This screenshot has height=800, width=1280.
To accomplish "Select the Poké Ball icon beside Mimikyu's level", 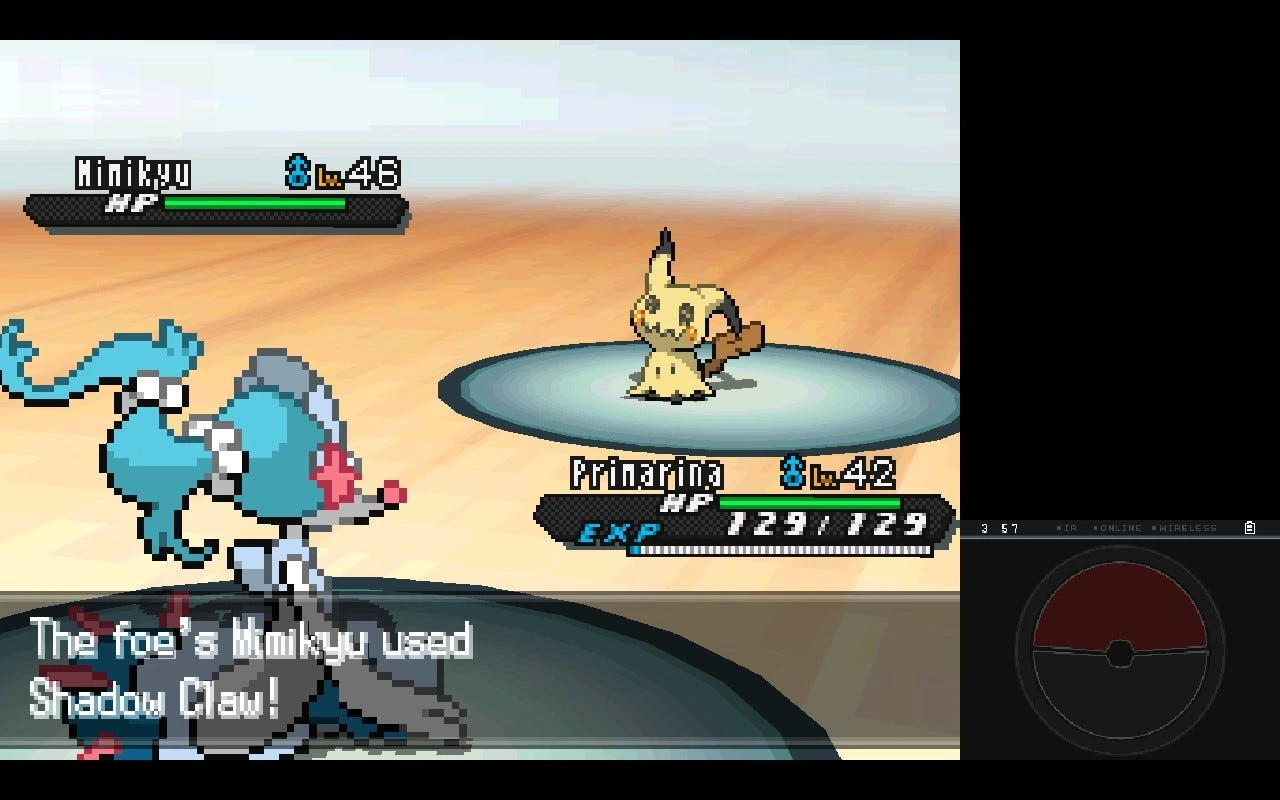I will coord(298,170).
